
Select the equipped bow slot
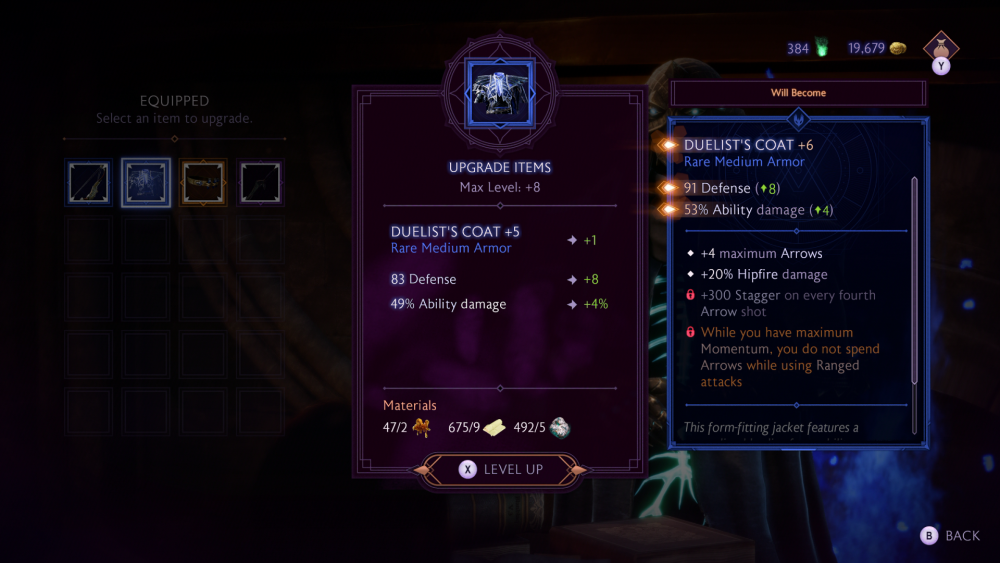88,183
